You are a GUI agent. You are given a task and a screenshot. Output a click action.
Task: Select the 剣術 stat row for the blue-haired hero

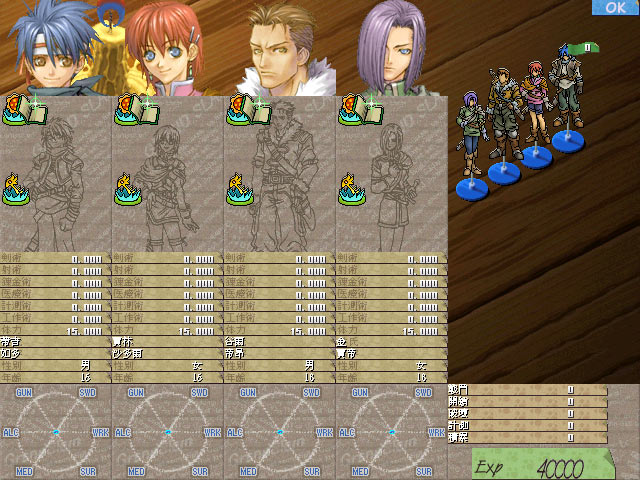(x=56, y=258)
